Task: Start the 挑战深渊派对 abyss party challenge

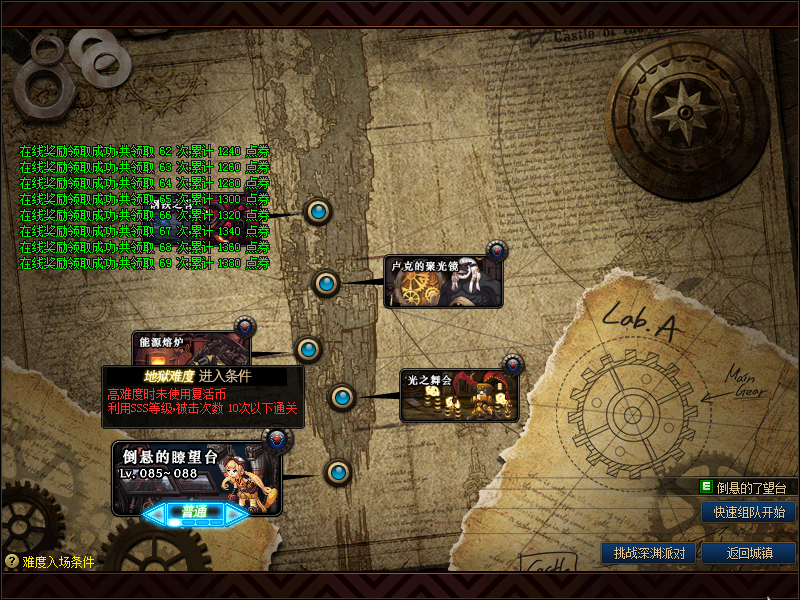Action: coord(648,553)
